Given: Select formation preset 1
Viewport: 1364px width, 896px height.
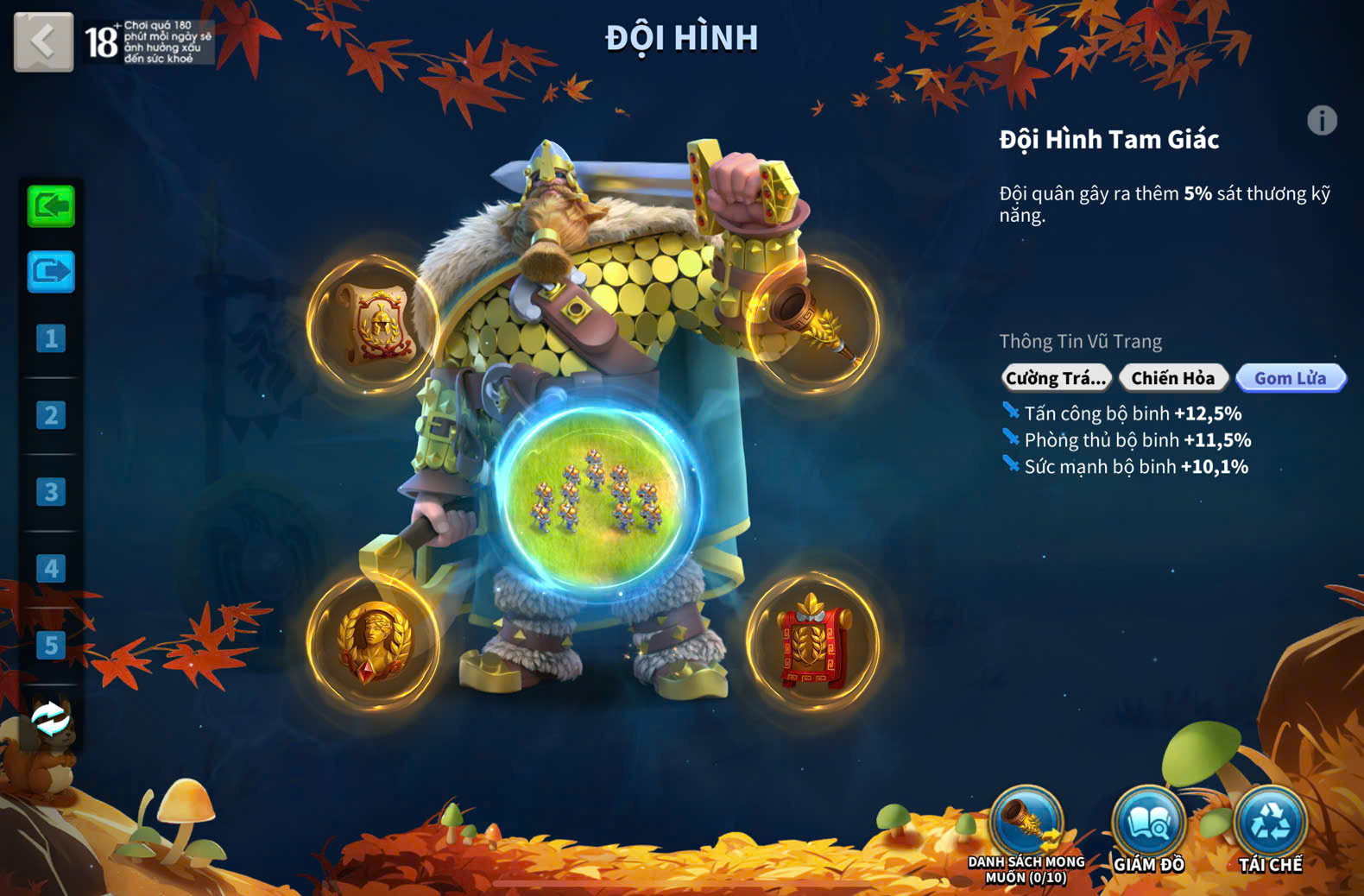Looking at the screenshot, I should (51, 338).
